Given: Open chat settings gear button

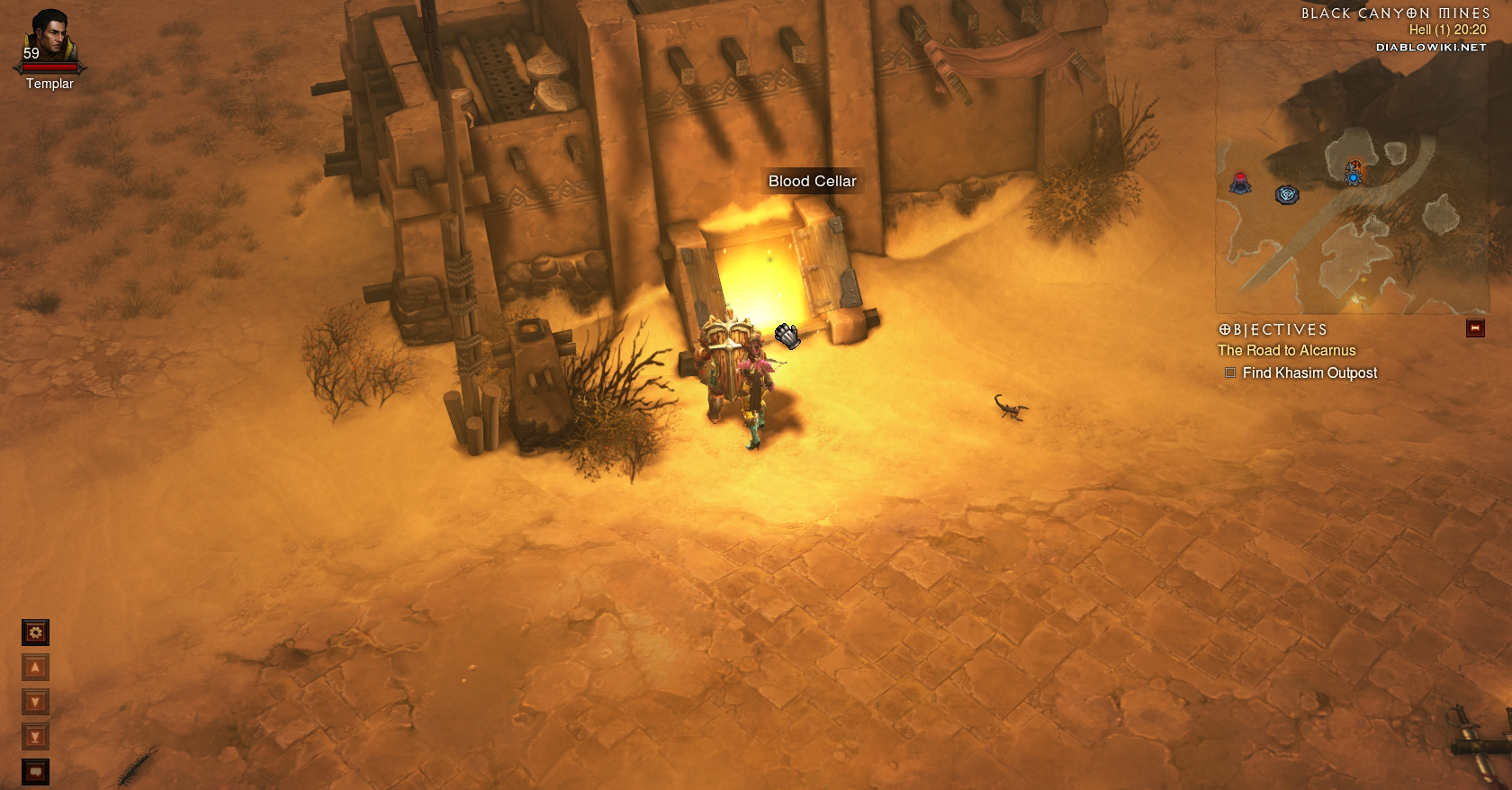Looking at the screenshot, I should pos(35,633).
